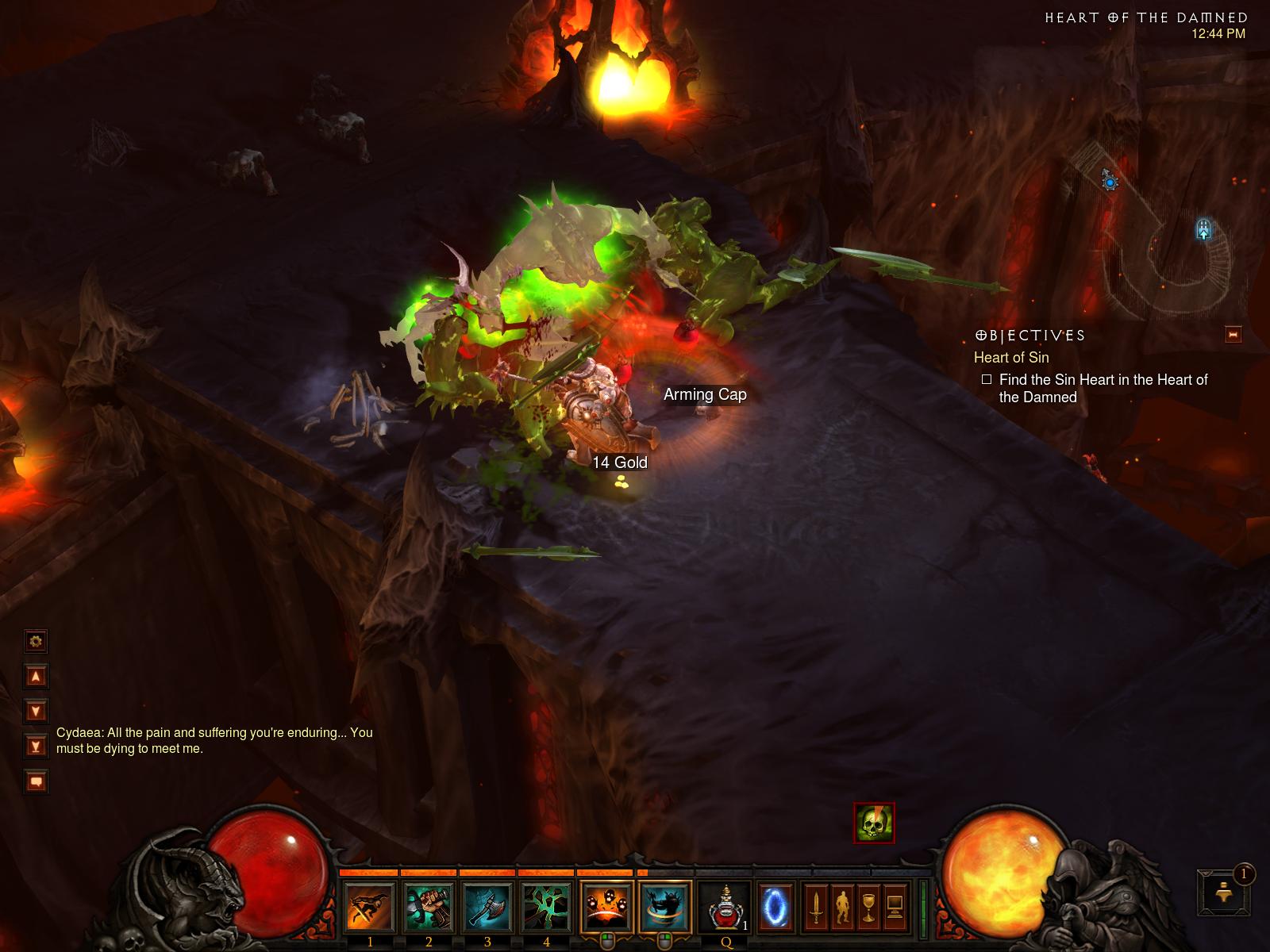Screen dimensions: 1270x952
Task: Click the Heart of Sin quest title
Action: coord(1011,358)
